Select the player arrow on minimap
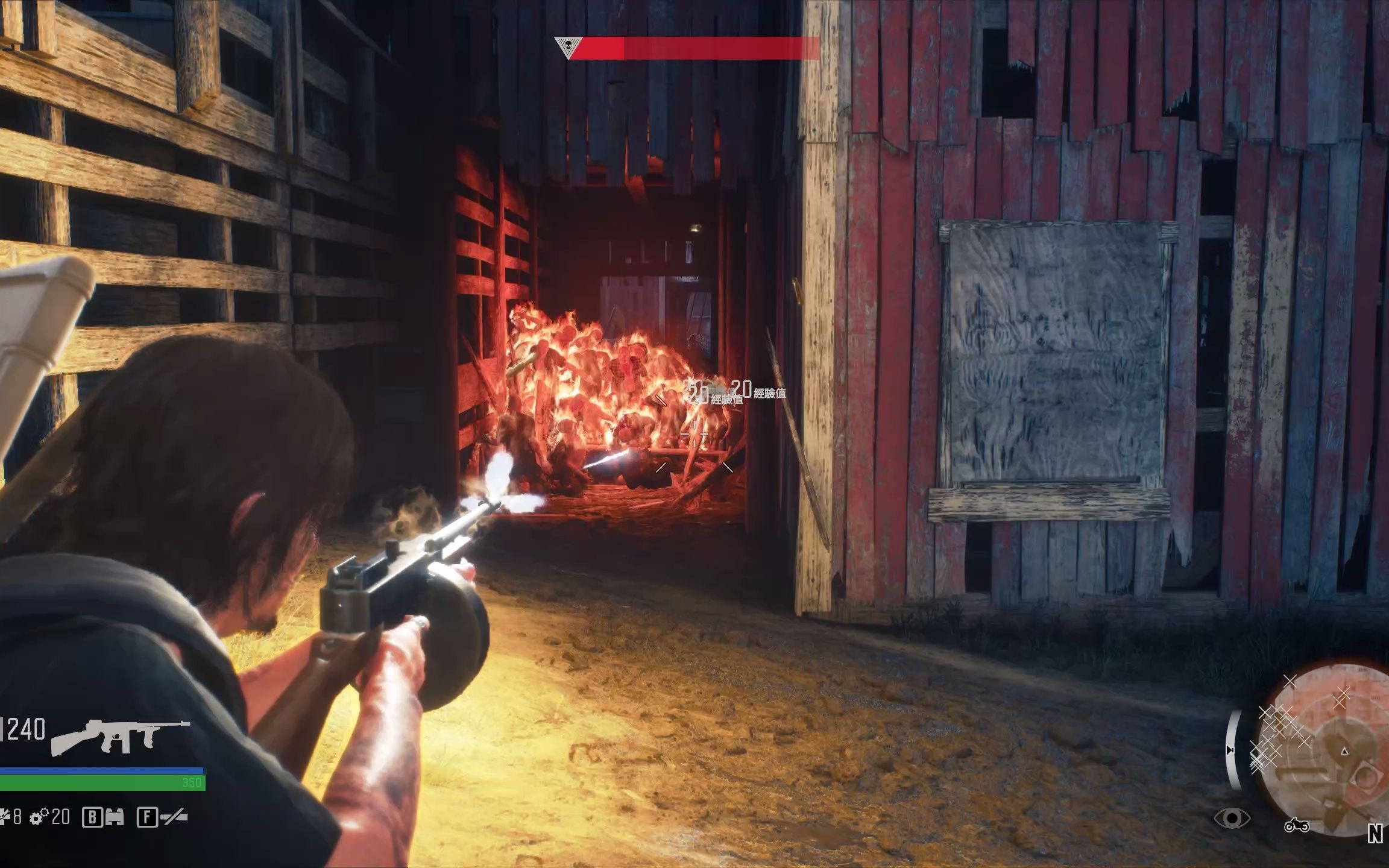The height and width of the screenshot is (868, 1389). tap(1344, 751)
